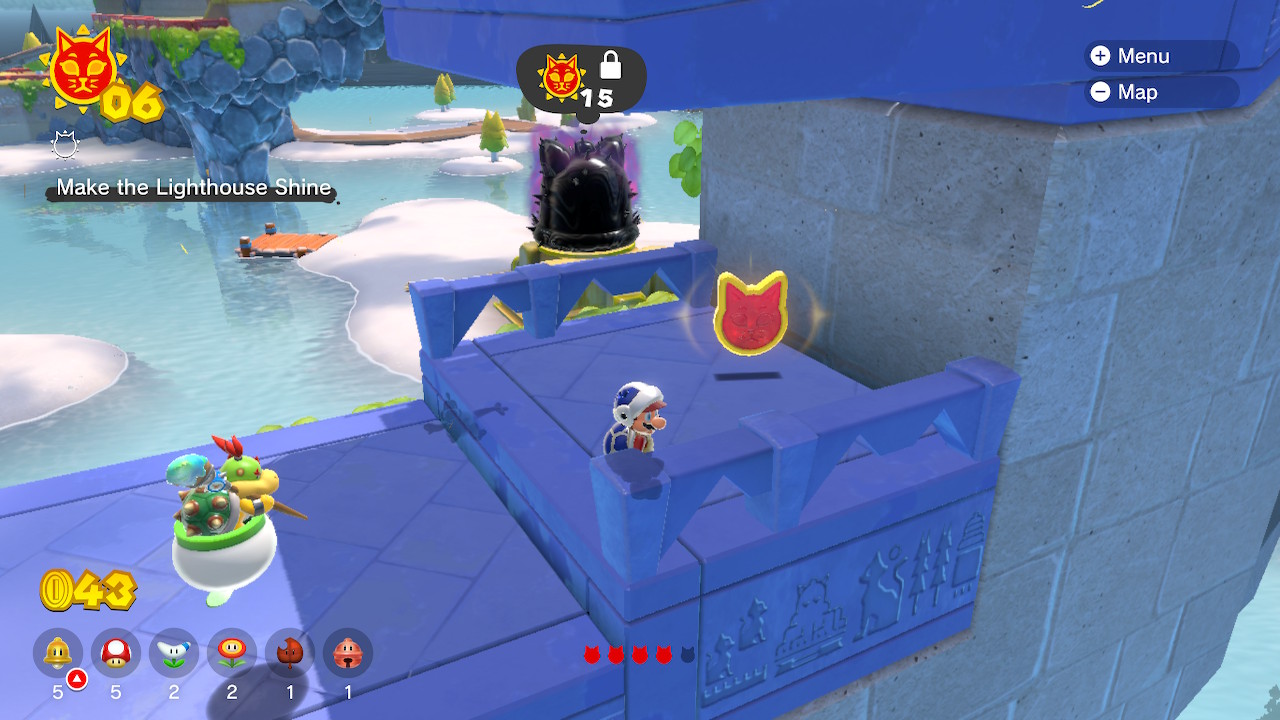Choose the Super Mushroom reserve item
The height and width of the screenshot is (720, 1280).
click(116, 654)
